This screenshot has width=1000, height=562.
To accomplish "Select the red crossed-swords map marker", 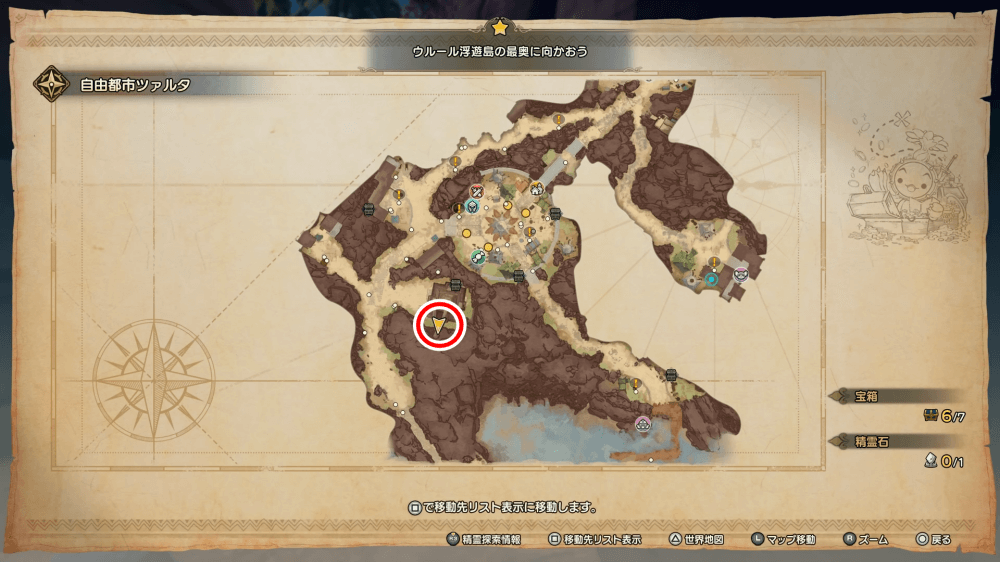I will coord(476,191).
